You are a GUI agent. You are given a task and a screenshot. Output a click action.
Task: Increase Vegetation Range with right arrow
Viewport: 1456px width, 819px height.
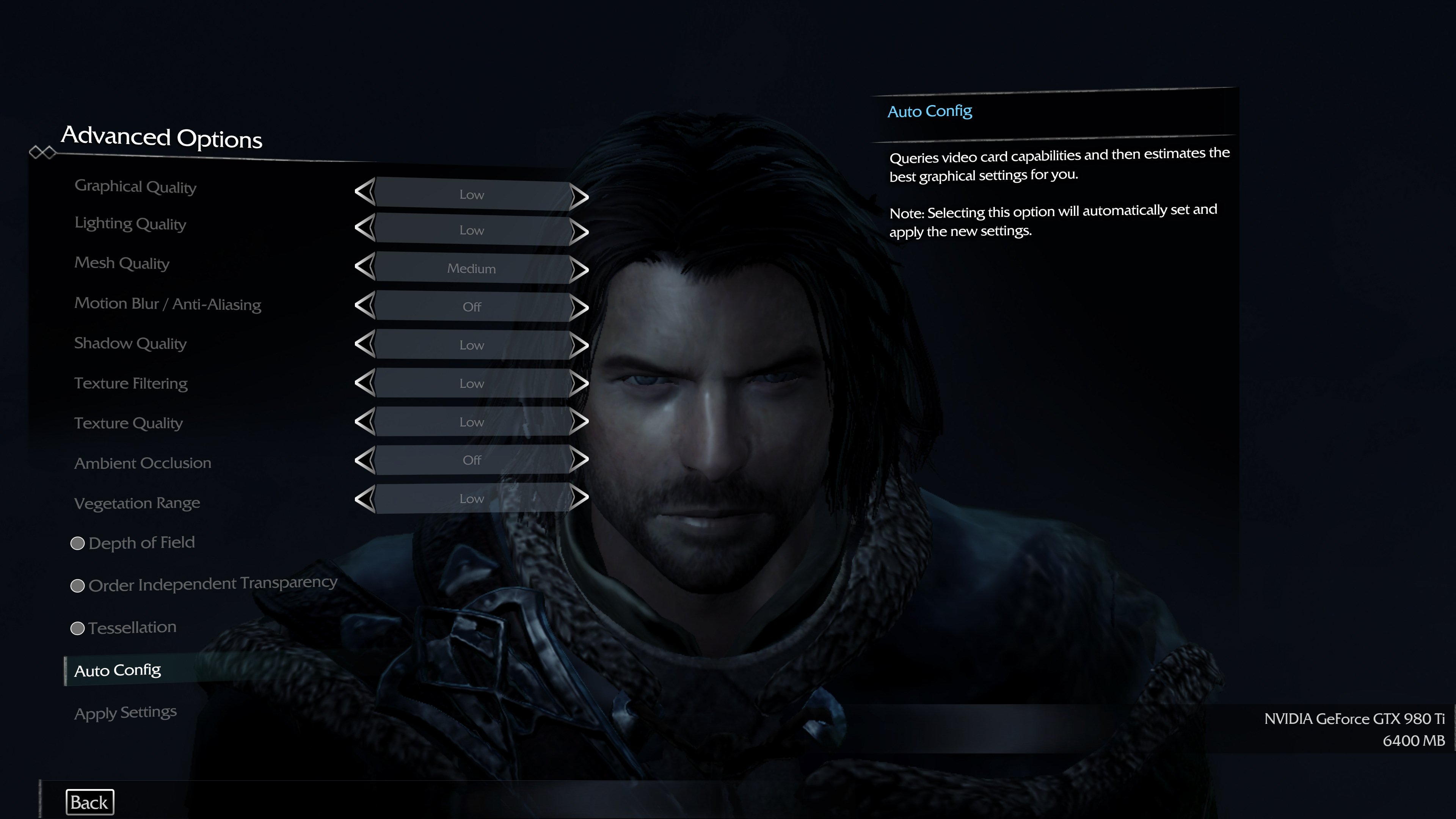pos(579,497)
